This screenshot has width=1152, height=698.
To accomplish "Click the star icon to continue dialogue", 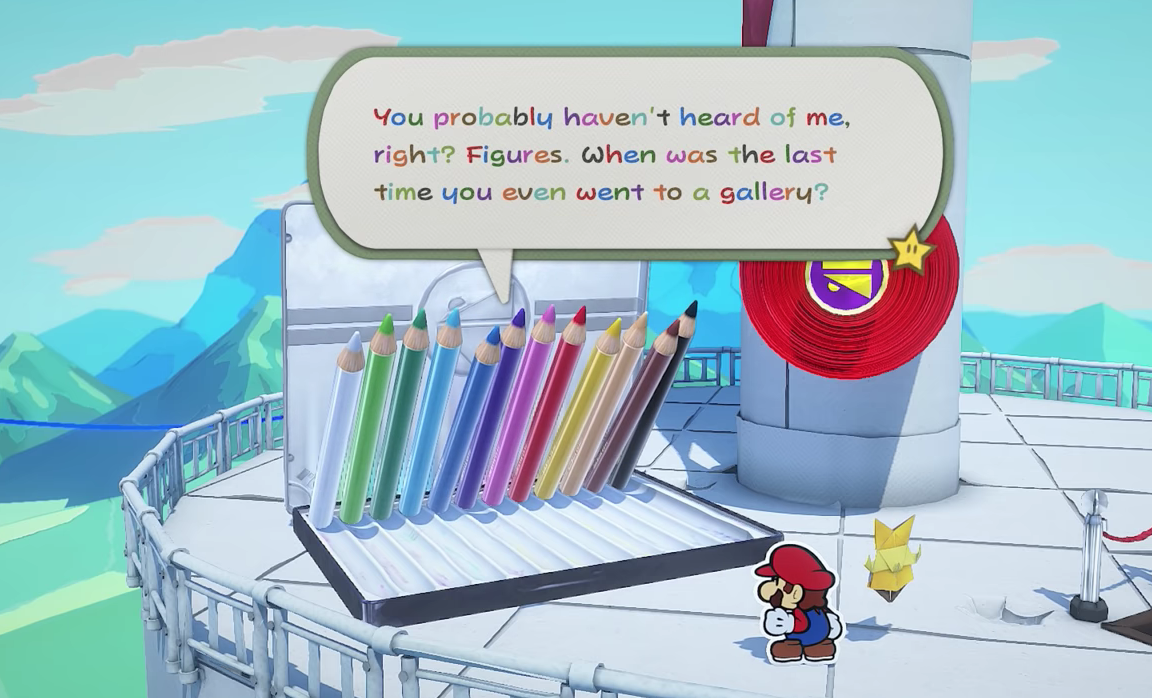I will (x=911, y=250).
